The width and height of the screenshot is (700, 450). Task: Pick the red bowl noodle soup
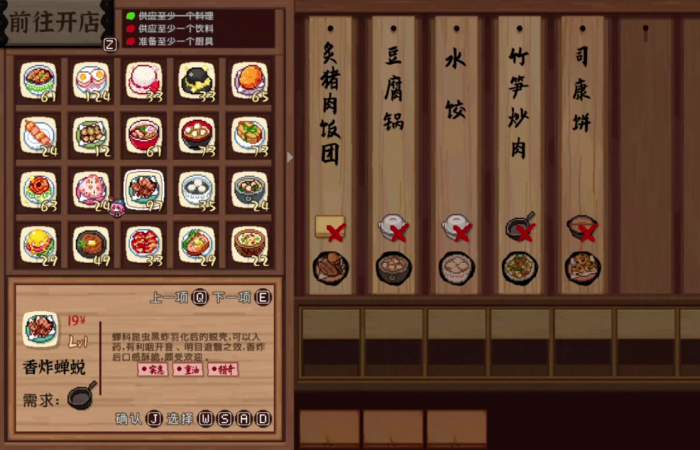(x=144, y=134)
